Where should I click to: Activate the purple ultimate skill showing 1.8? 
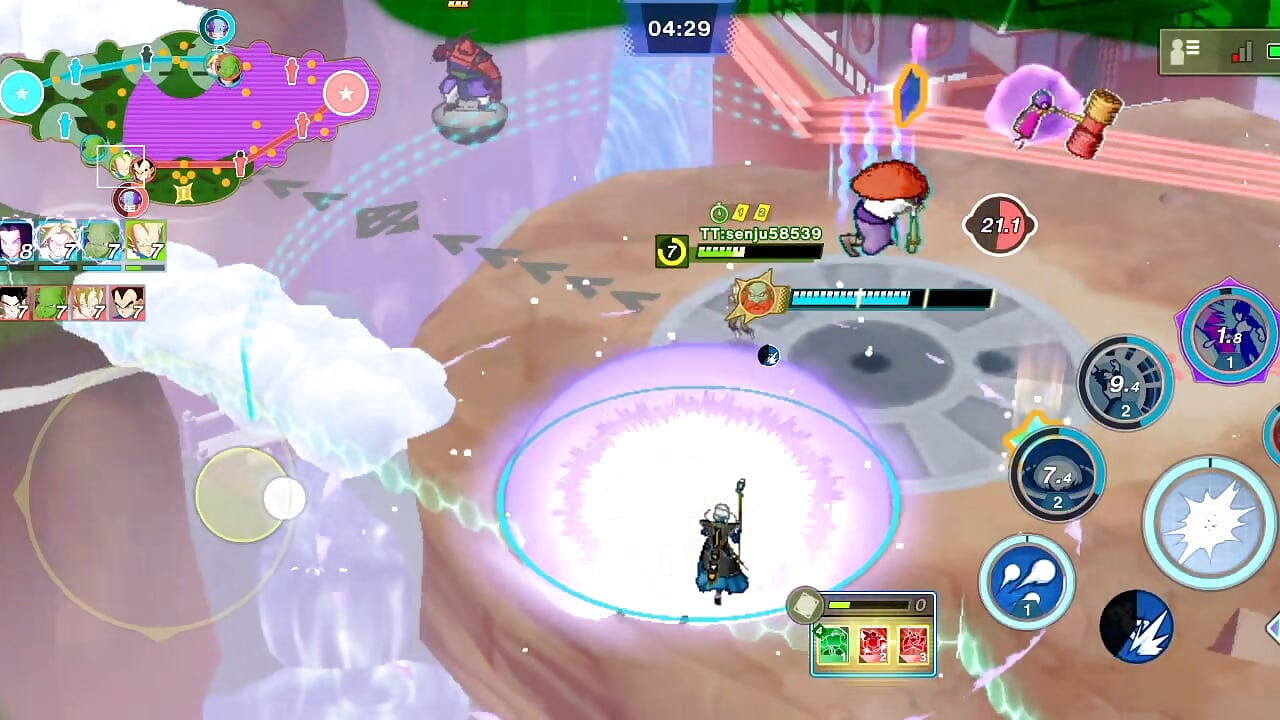(1229, 332)
